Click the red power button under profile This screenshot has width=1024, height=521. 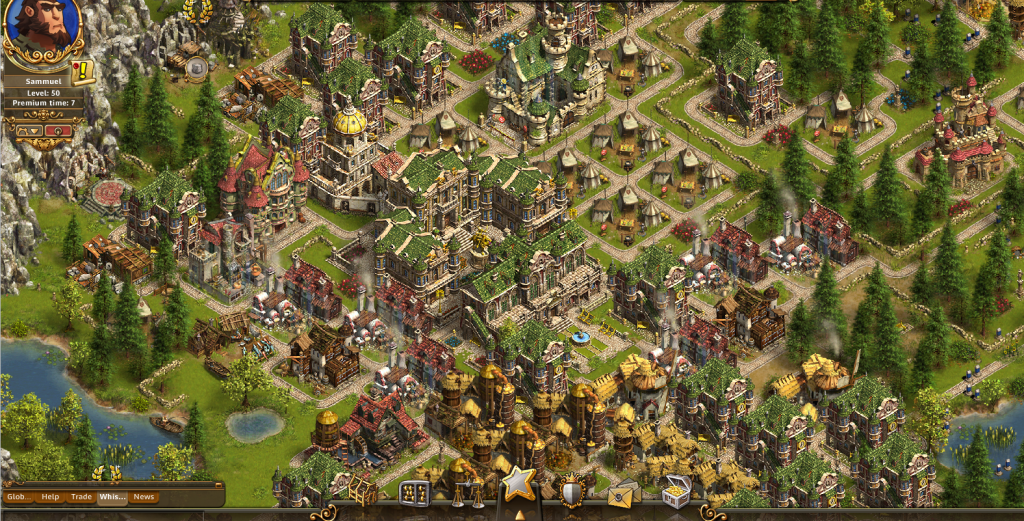(x=58, y=131)
